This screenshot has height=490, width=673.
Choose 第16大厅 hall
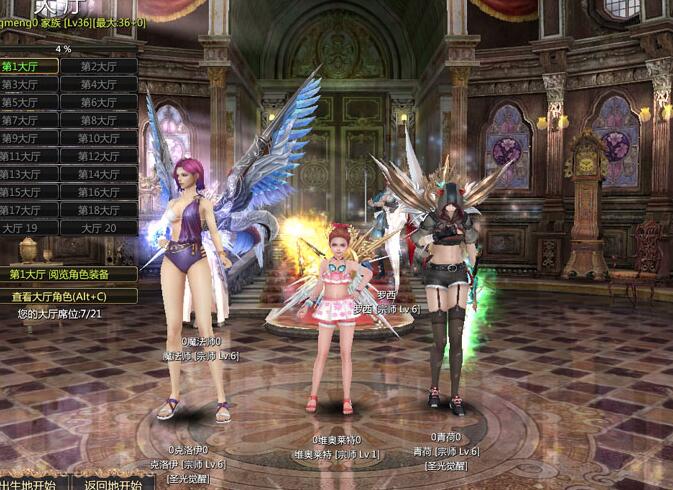coord(98,192)
